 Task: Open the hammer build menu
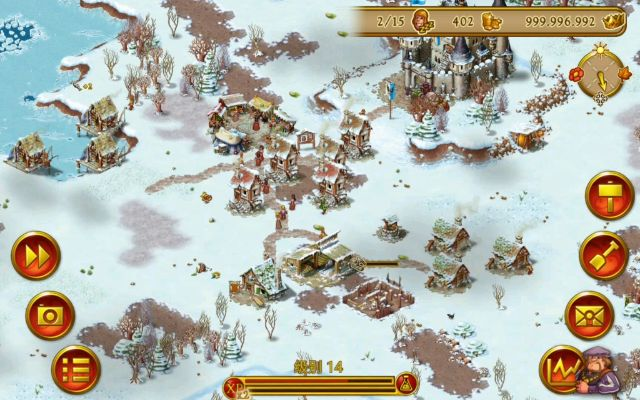tap(608, 194)
